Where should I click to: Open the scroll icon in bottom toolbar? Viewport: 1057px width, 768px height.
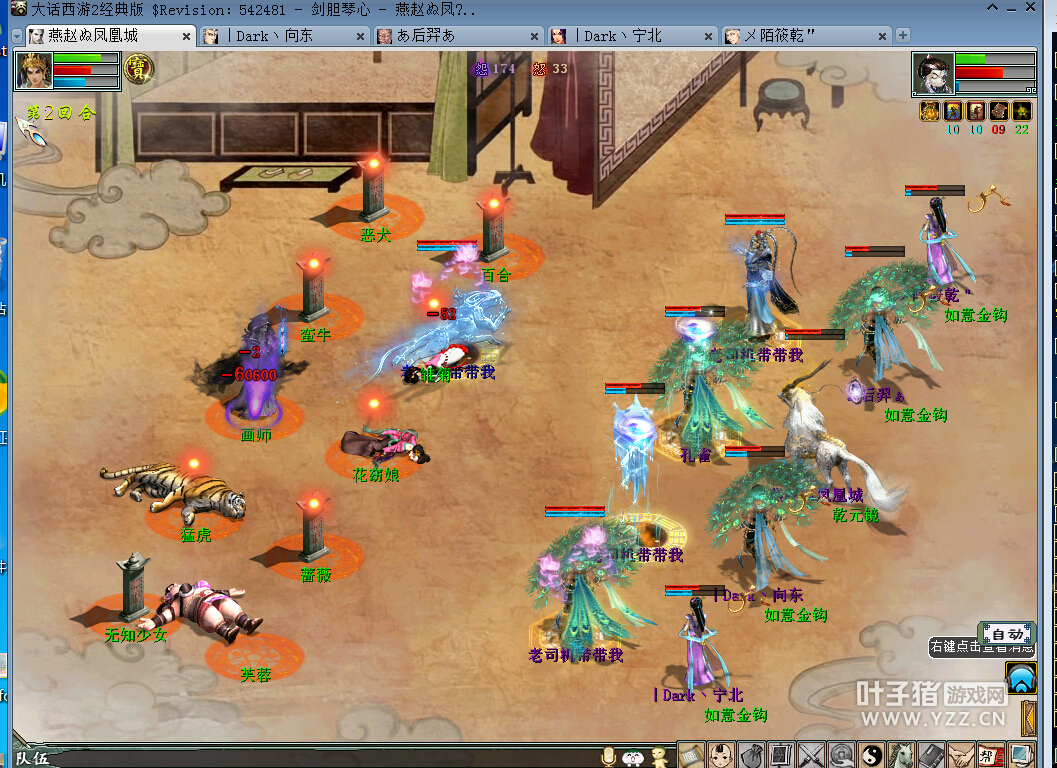click(692, 755)
